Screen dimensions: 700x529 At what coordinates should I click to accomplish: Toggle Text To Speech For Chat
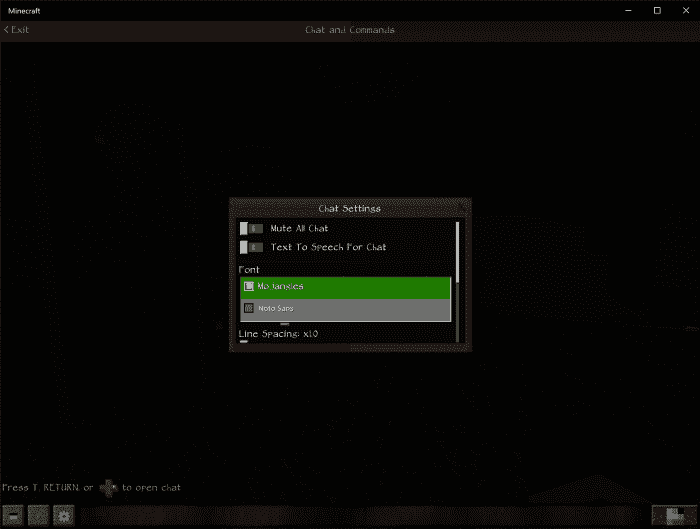tap(251, 247)
